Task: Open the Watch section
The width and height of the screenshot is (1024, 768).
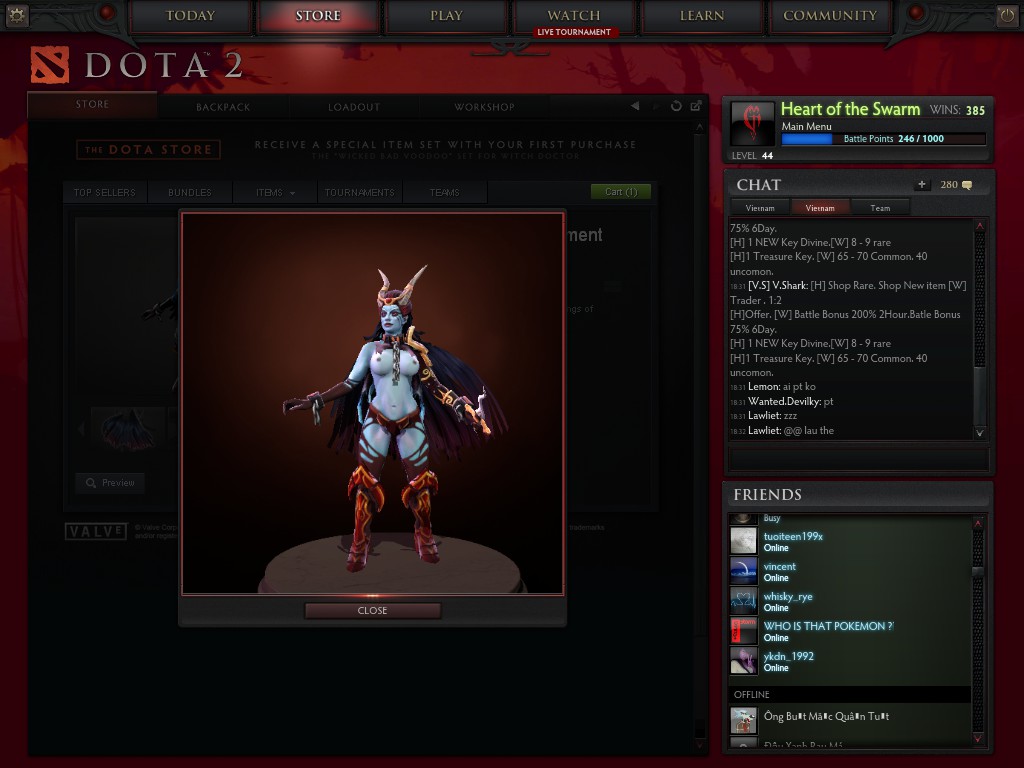Action: point(574,16)
